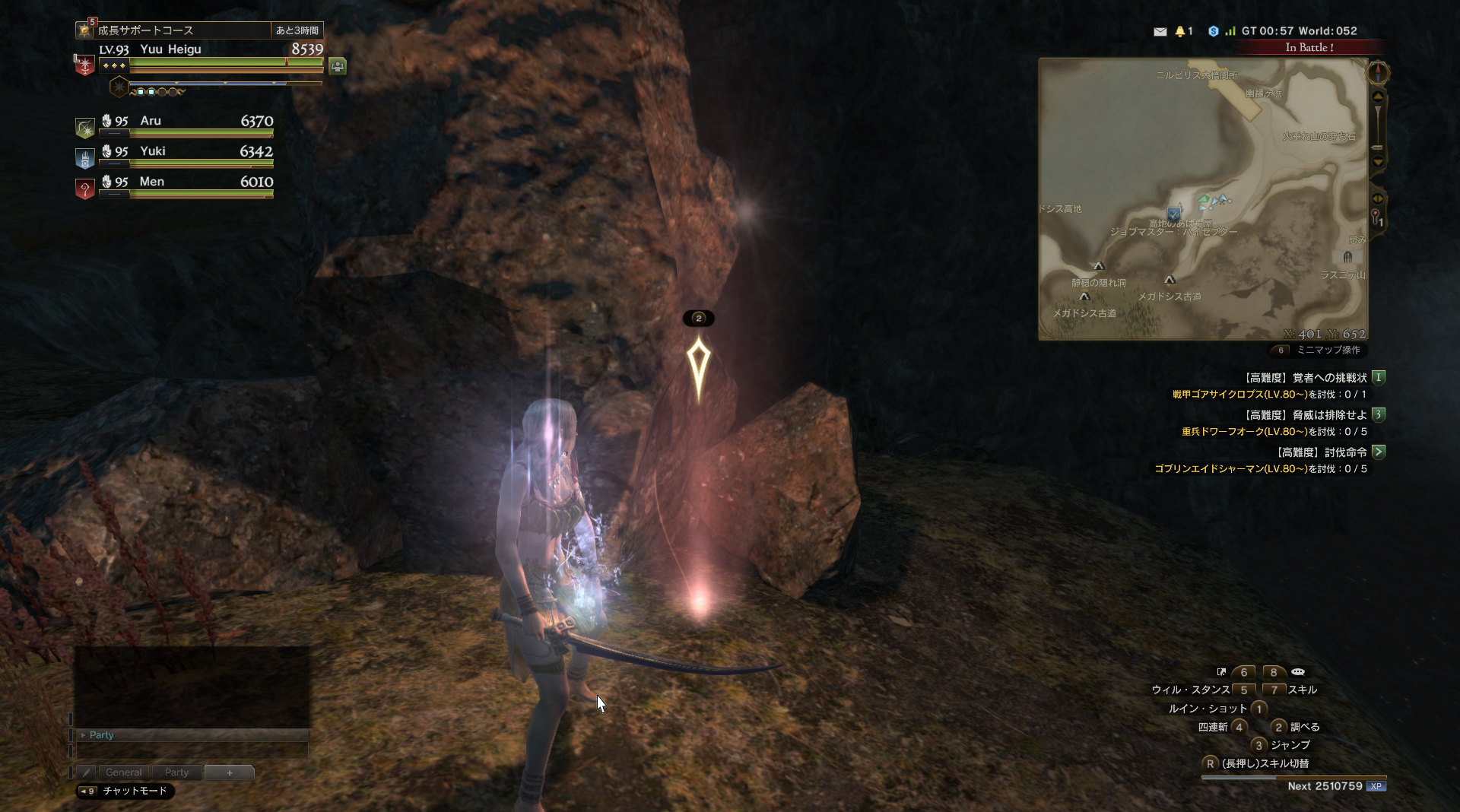
Task: Select party member Aru
Action: [x=186, y=122]
